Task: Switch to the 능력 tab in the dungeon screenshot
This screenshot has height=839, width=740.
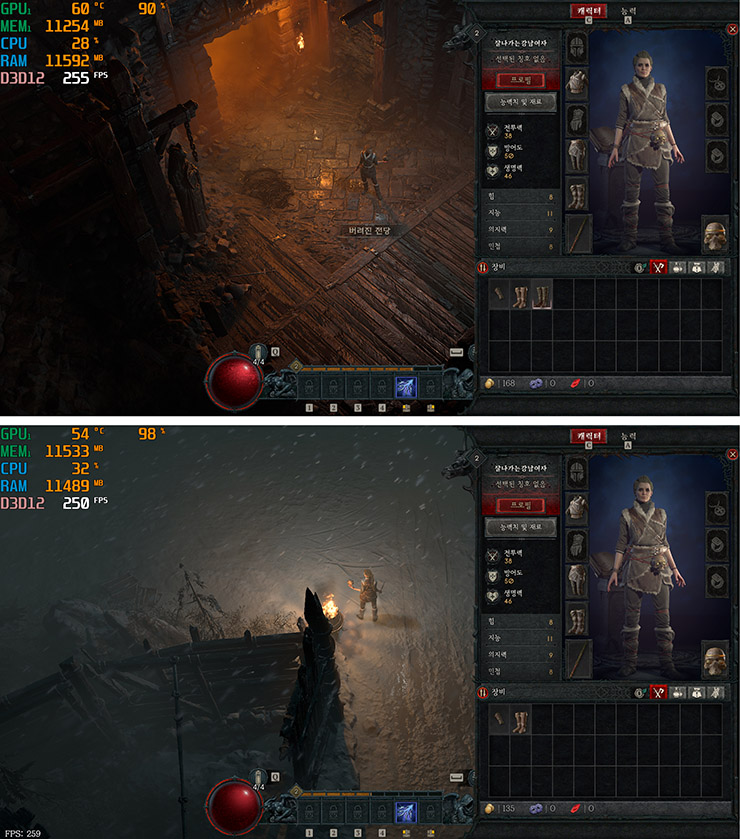Action: pos(627,11)
